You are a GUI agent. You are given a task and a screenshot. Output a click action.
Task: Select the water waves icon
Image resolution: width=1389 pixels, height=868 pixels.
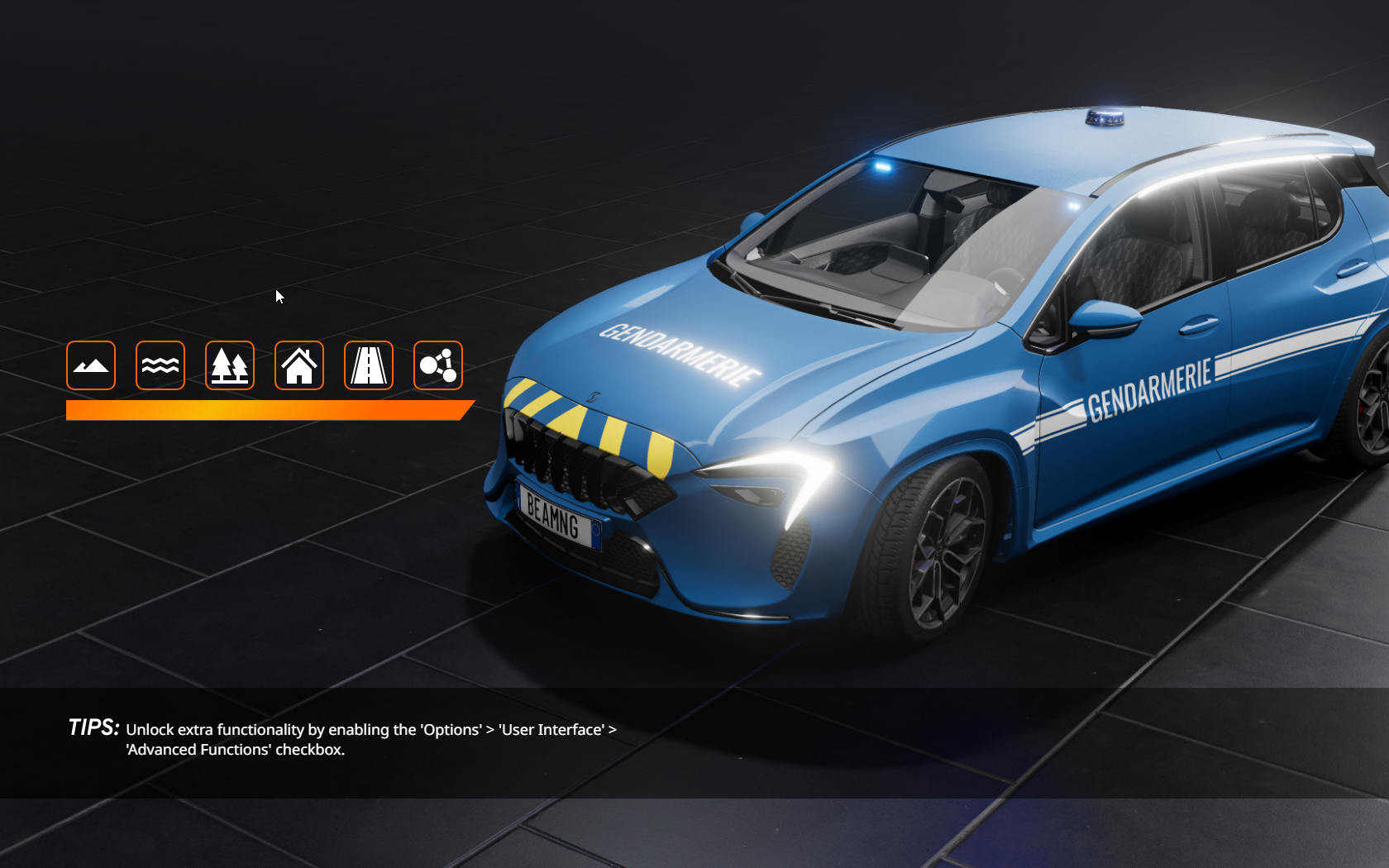click(x=160, y=365)
